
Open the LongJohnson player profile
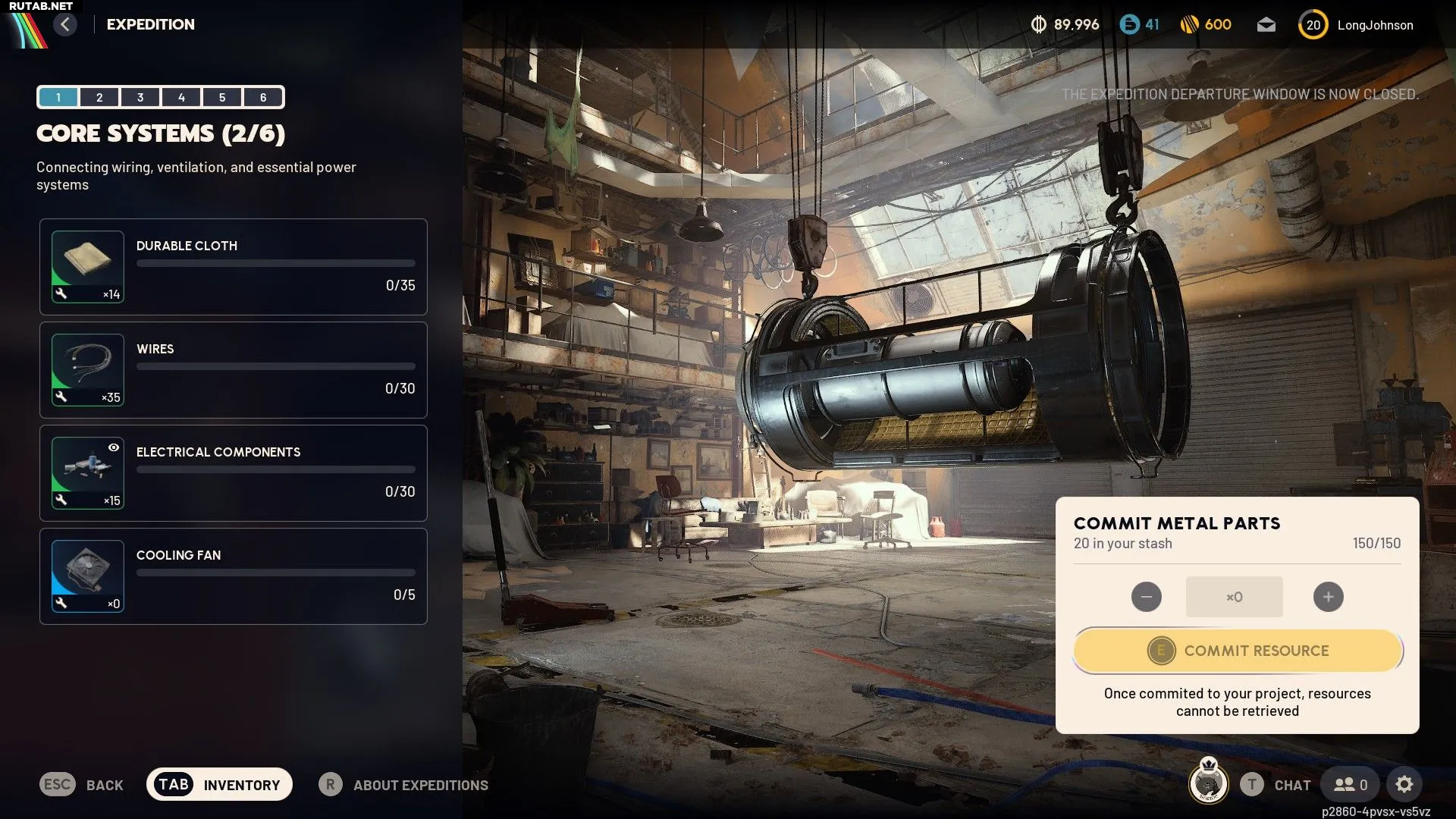coord(1357,25)
